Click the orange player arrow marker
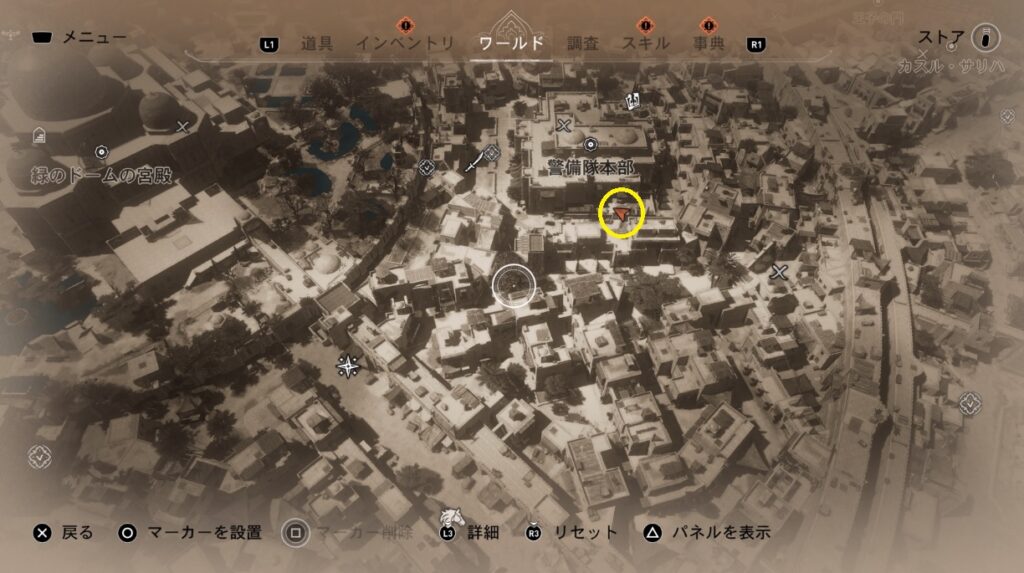The height and width of the screenshot is (573, 1024). click(622, 213)
